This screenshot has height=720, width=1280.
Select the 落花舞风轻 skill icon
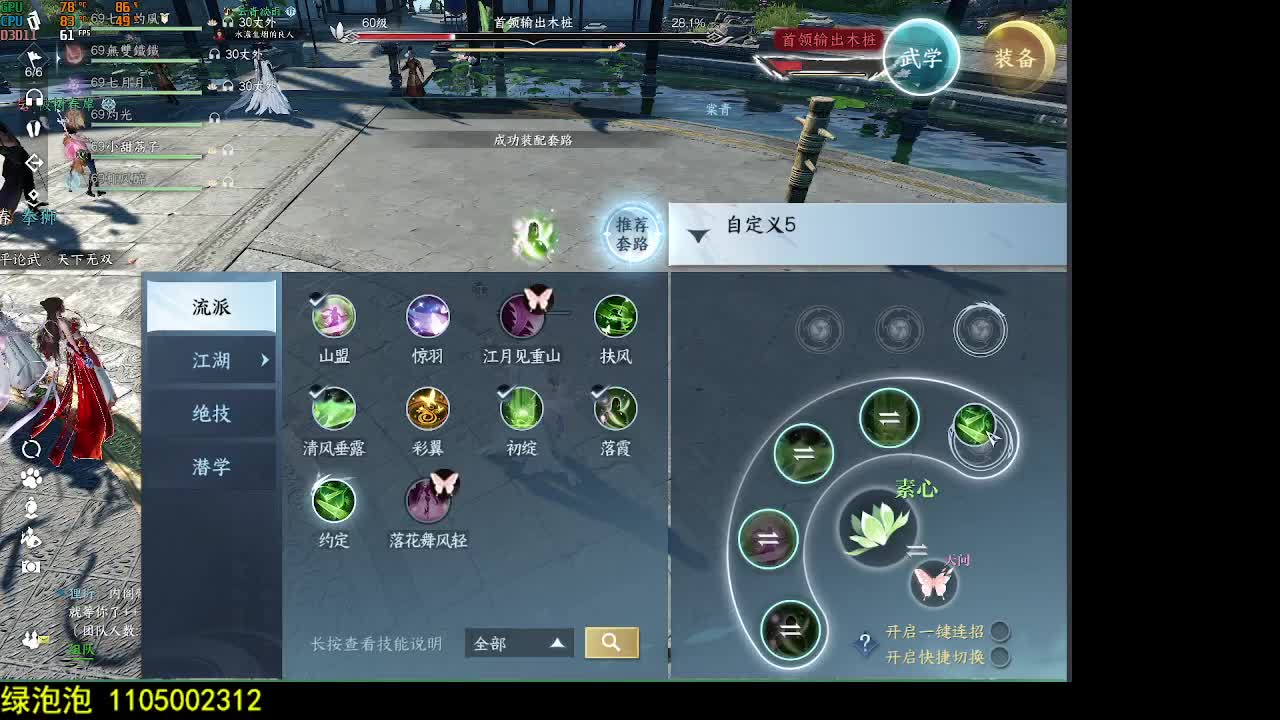pyautogui.click(x=429, y=502)
